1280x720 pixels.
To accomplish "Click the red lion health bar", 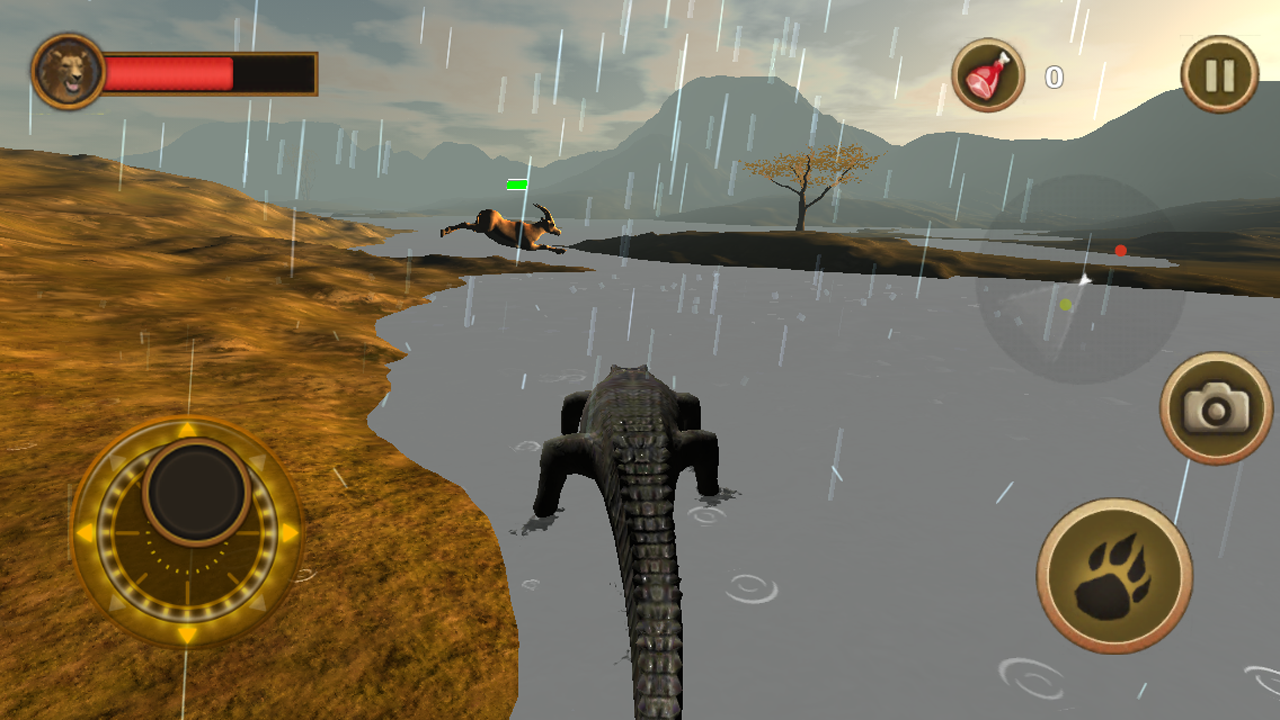I will (x=170, y=71).
